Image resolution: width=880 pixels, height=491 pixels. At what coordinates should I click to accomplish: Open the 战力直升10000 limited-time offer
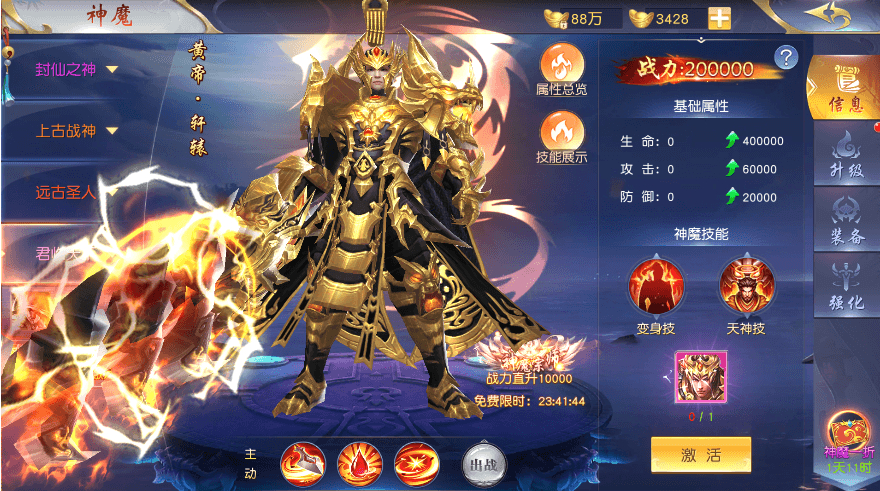[528, 370]
